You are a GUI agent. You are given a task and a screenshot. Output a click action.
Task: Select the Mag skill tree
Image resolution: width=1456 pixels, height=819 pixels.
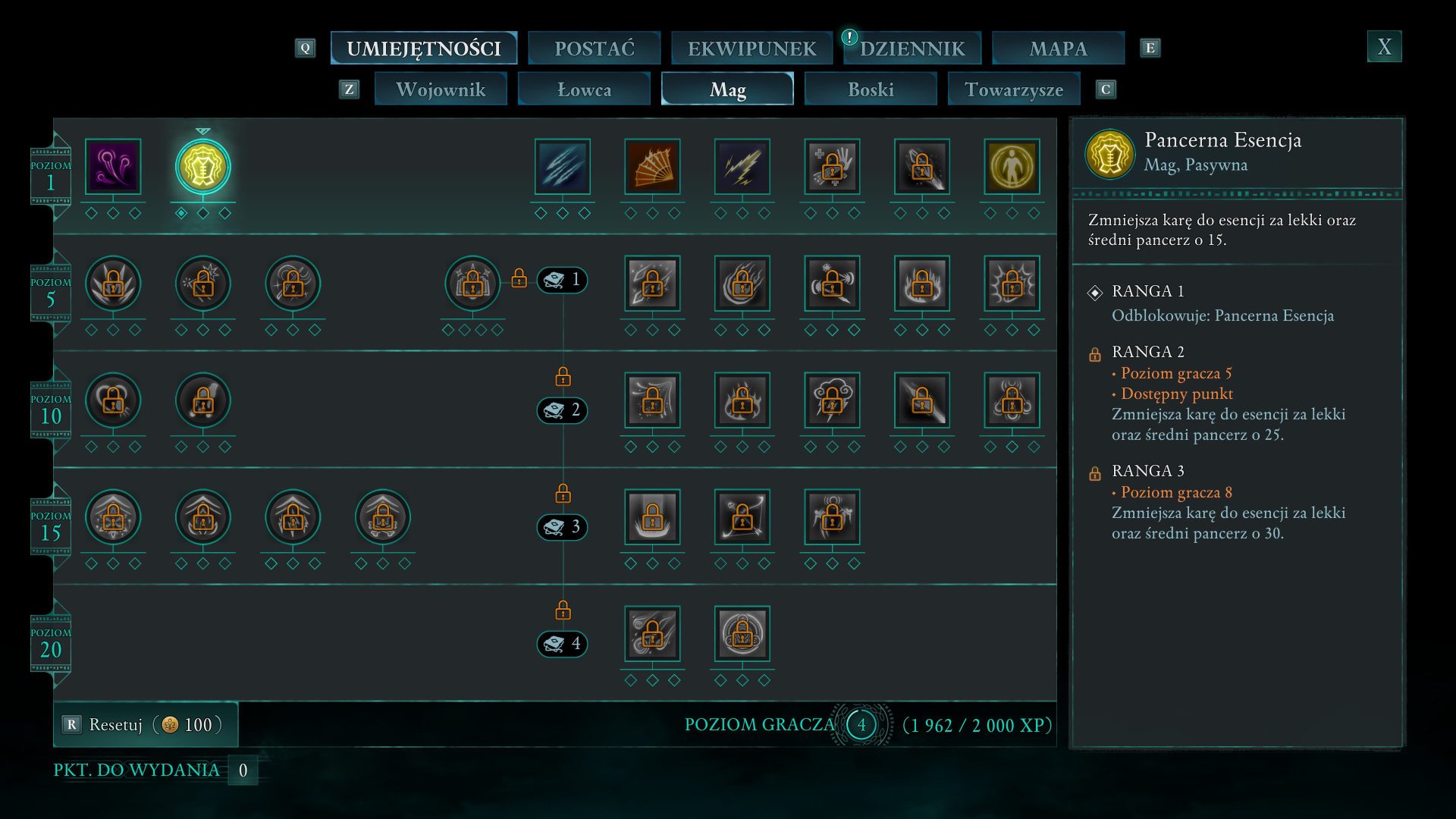click(x=727, y=89)
